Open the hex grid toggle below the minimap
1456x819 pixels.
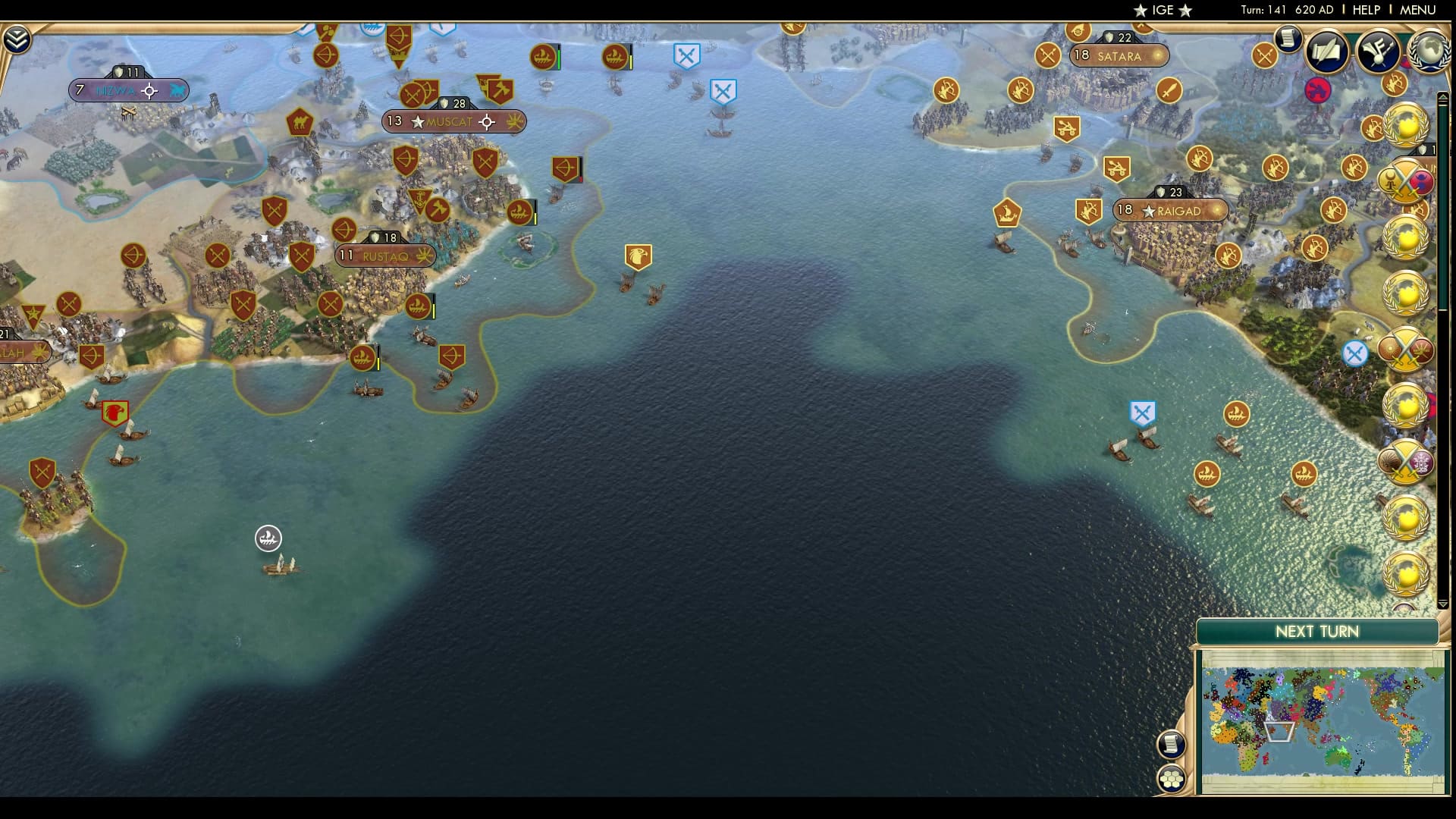1172,778
